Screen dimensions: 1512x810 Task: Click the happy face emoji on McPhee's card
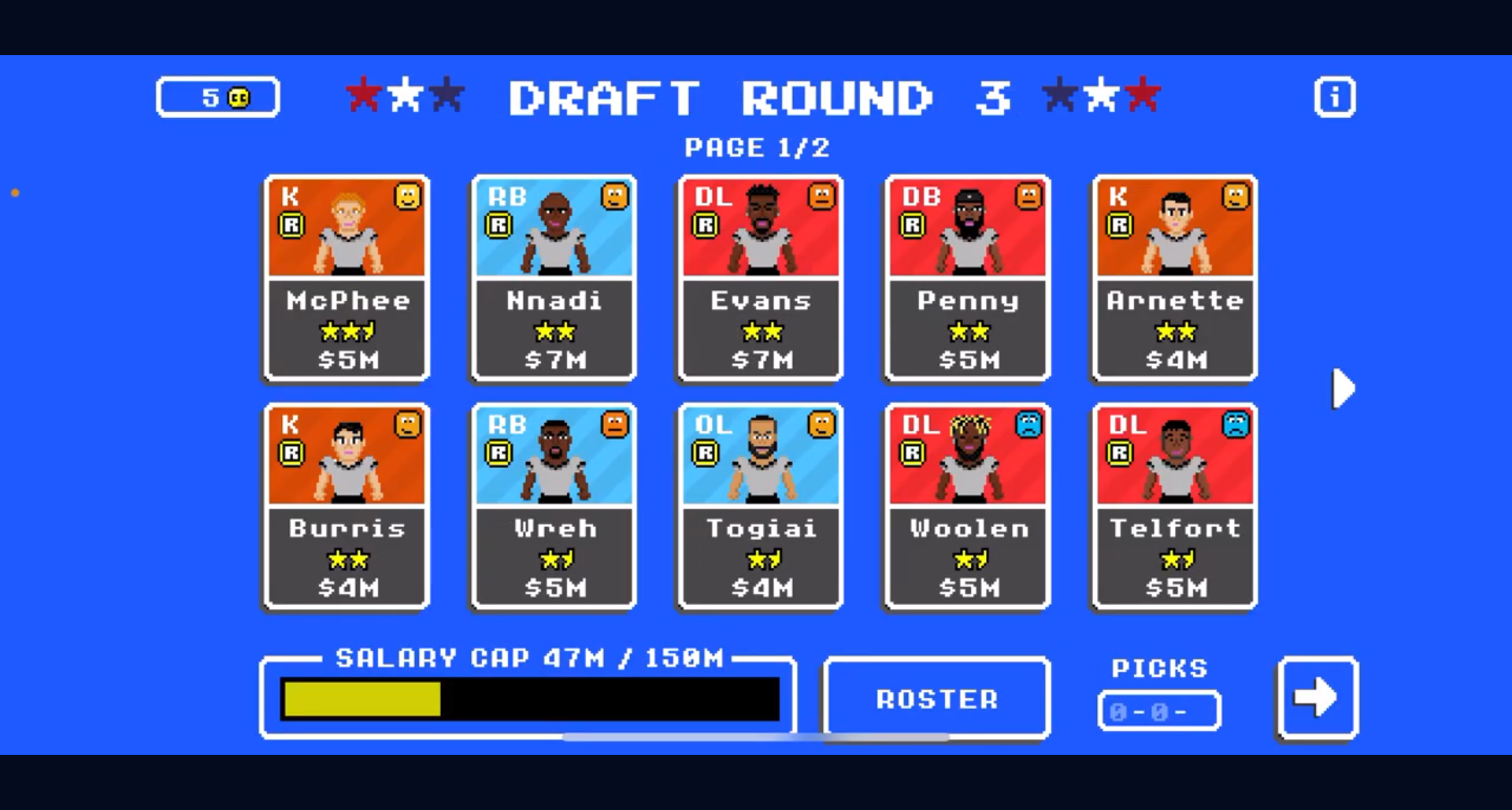(409, 197)
